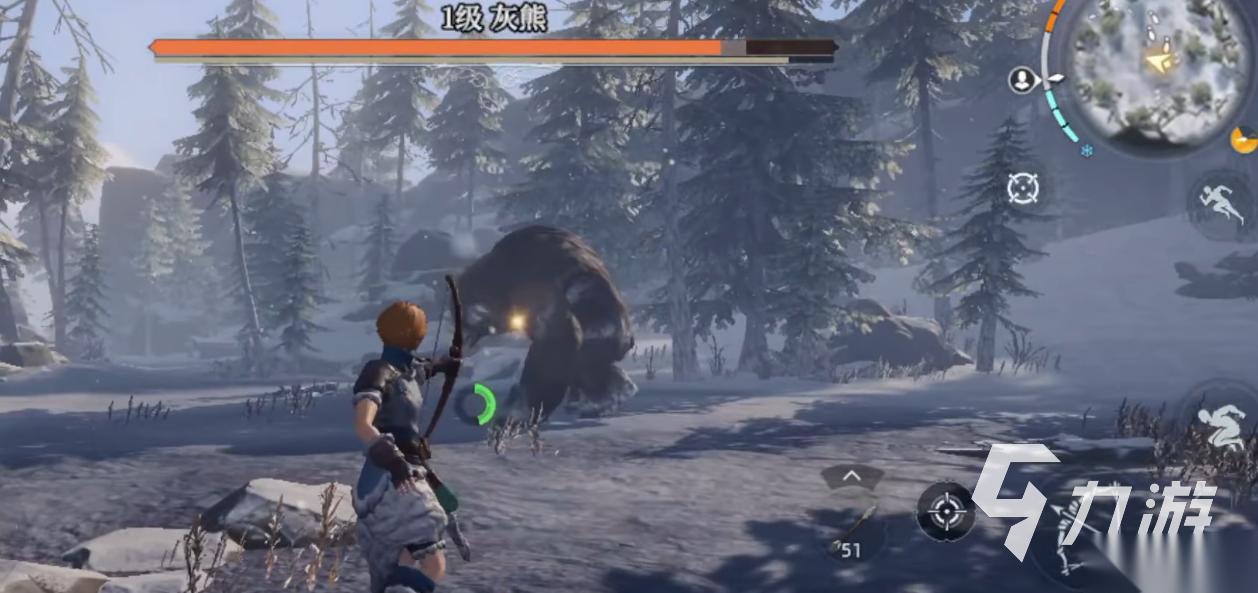
Task: Activate the sprint running-figure button
Action: point(1219,203)
